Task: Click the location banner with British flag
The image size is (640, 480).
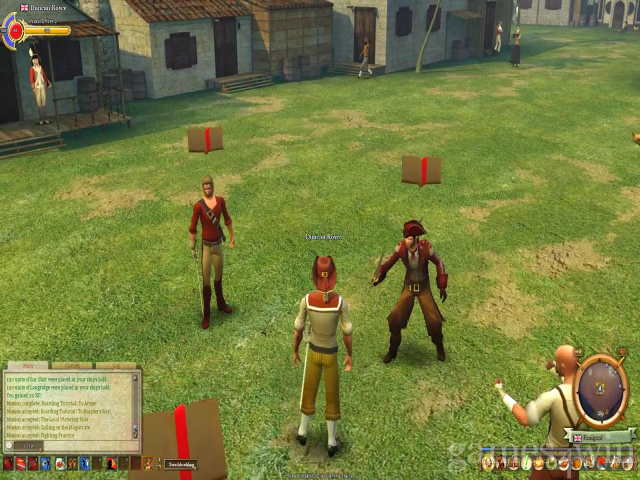Action: click(x=601, y=437)
